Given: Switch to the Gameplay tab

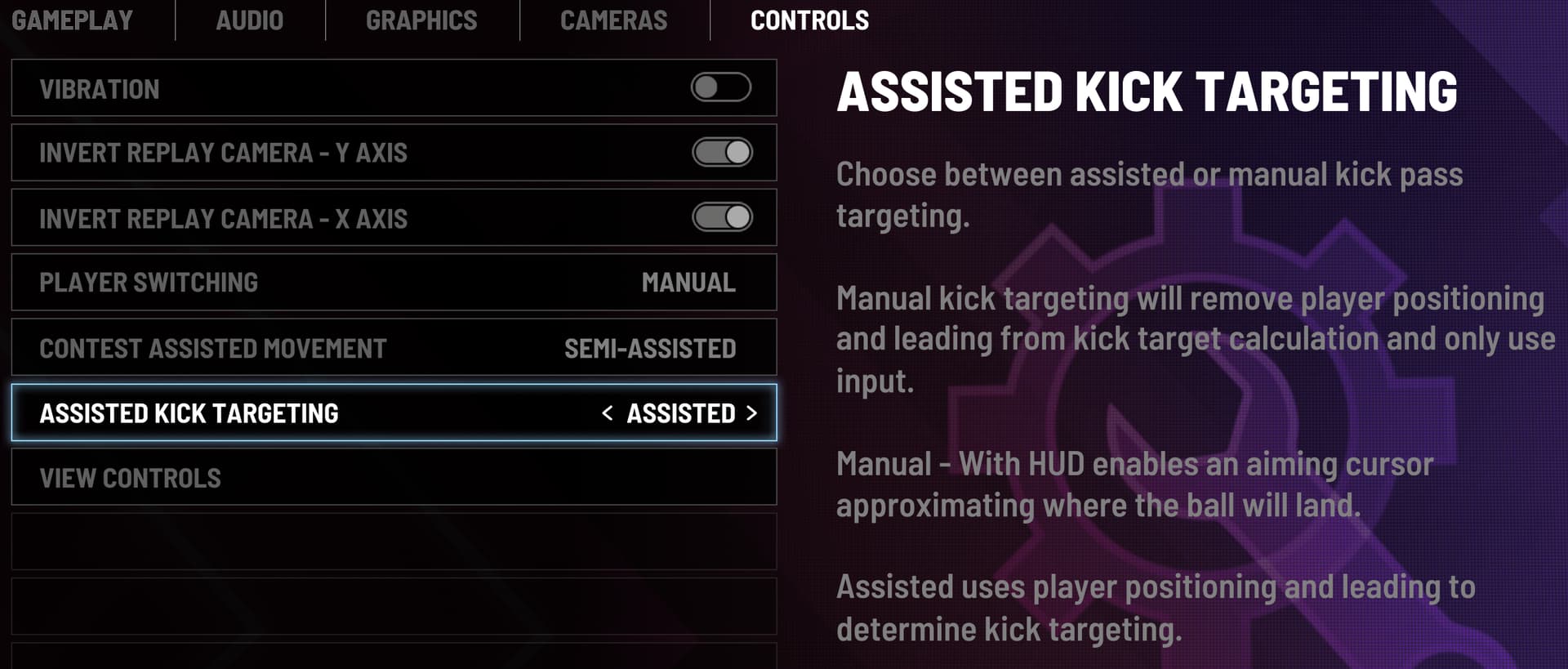Looking at the screenshot, I should pyautogui.click(x=72, y=20).
